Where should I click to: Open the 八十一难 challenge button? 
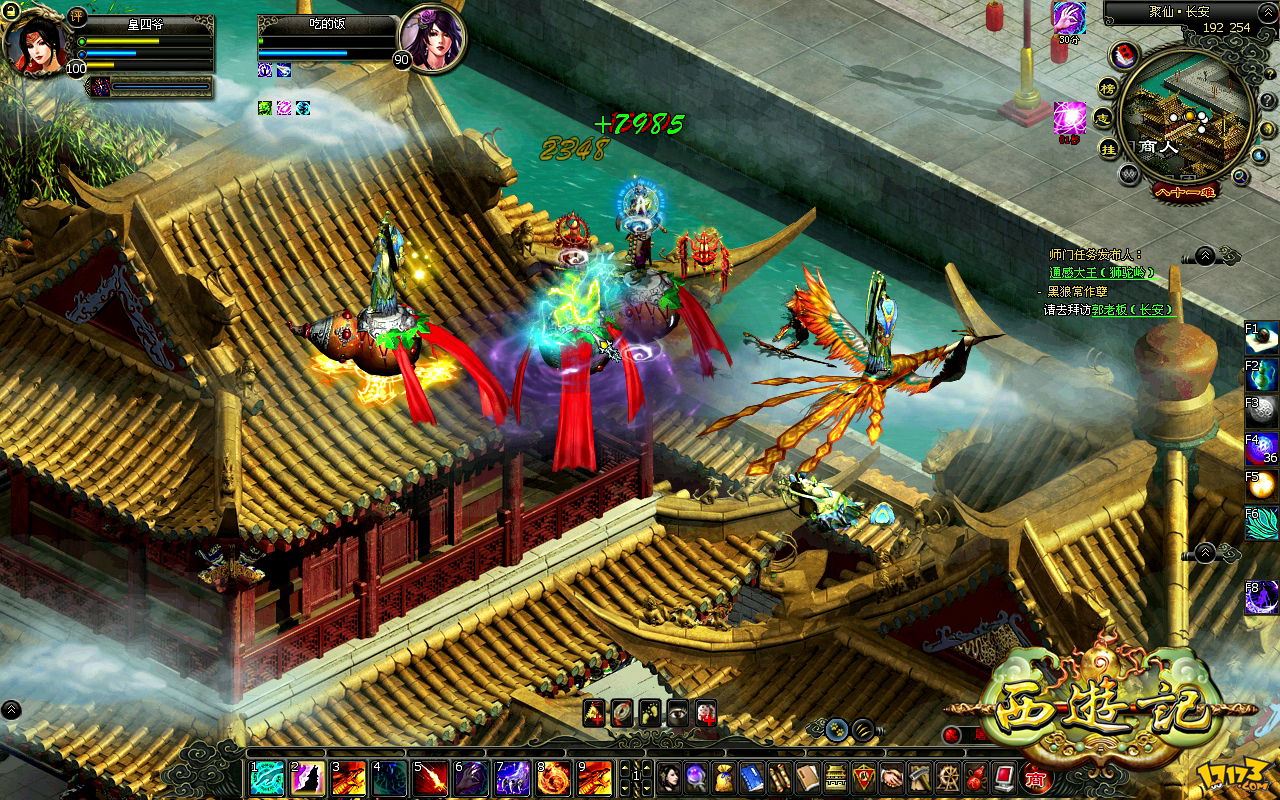coord(1184,192)
